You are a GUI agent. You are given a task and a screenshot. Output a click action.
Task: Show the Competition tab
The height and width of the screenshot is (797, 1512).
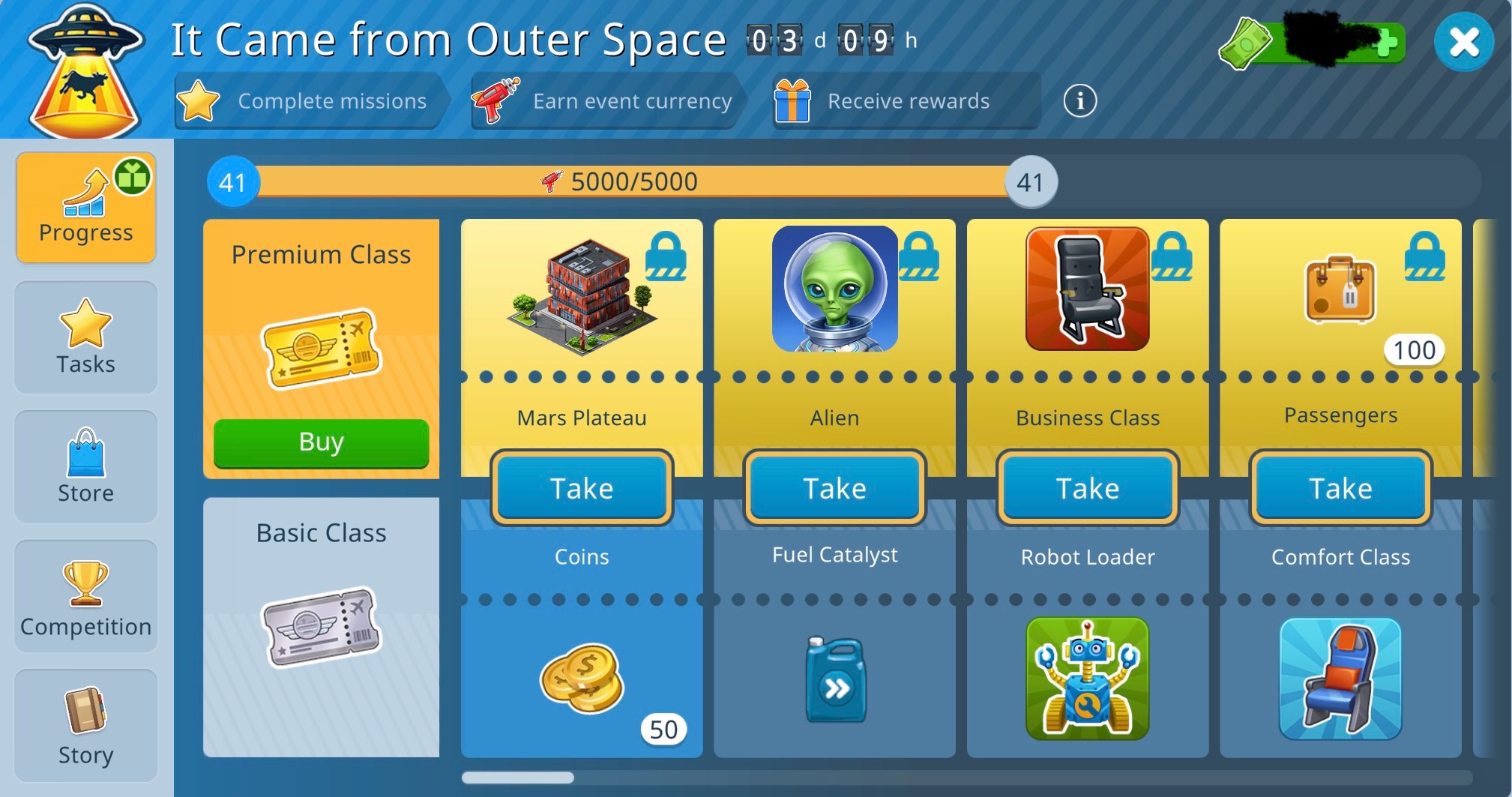tap(86, 597)
